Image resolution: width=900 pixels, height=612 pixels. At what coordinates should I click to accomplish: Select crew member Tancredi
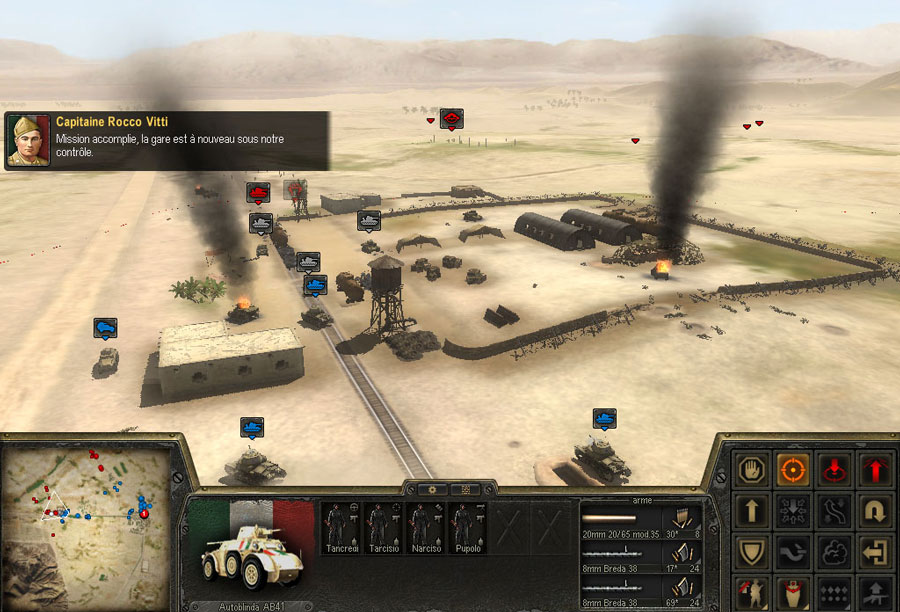tap(339, 527)
